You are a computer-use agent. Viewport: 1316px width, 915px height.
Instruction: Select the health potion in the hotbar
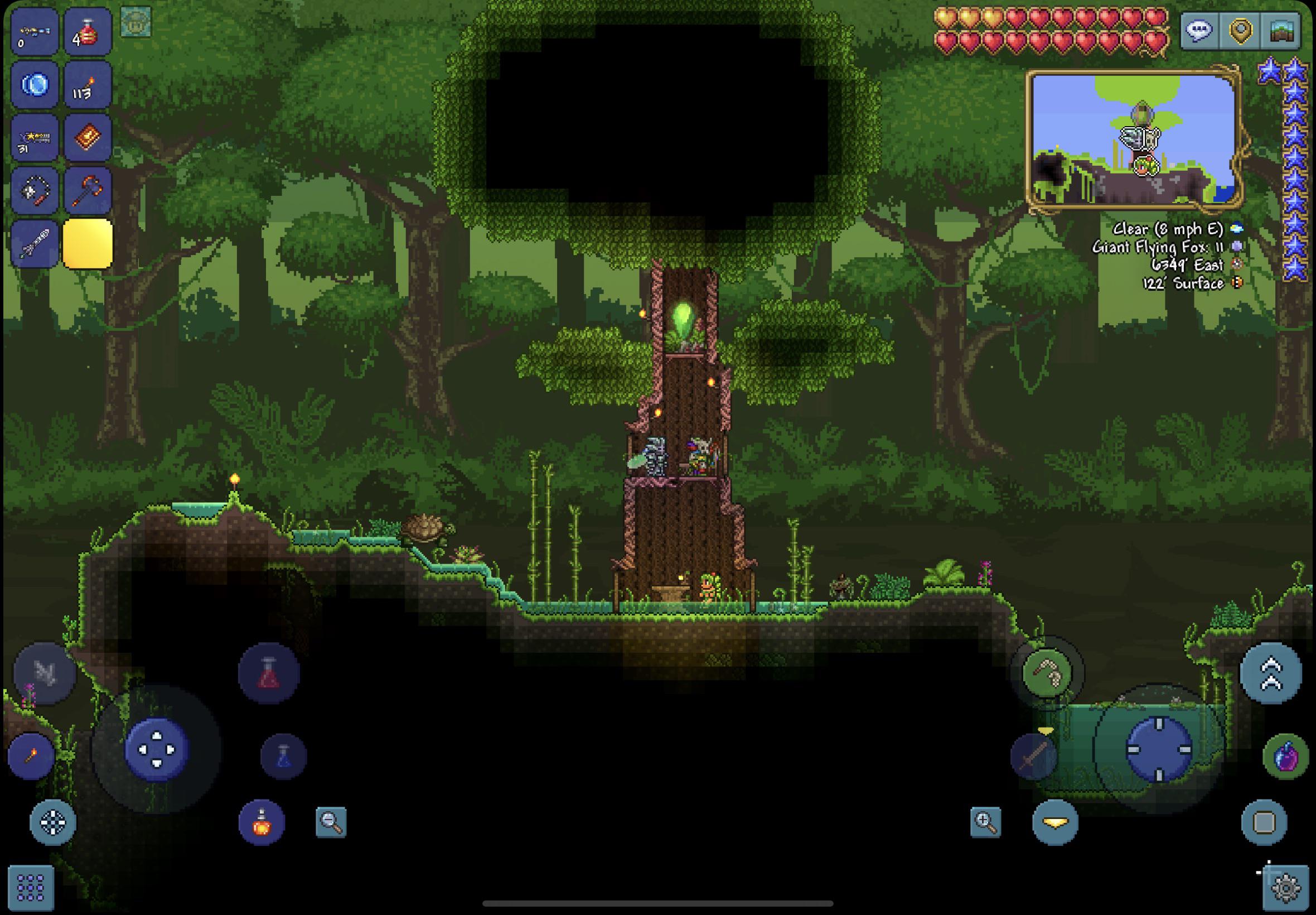tap(86, 32)
